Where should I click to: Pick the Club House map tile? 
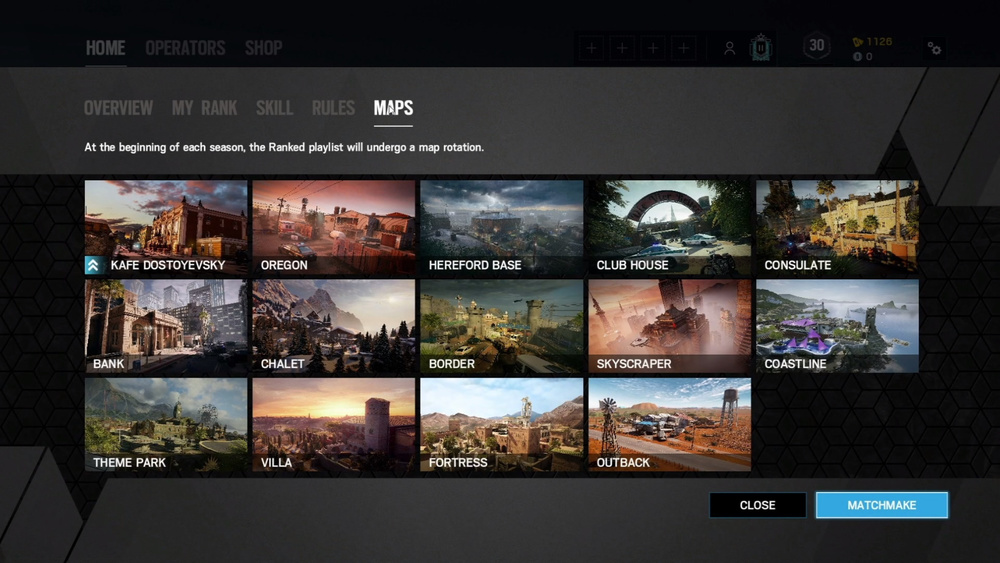click(669, 228)
